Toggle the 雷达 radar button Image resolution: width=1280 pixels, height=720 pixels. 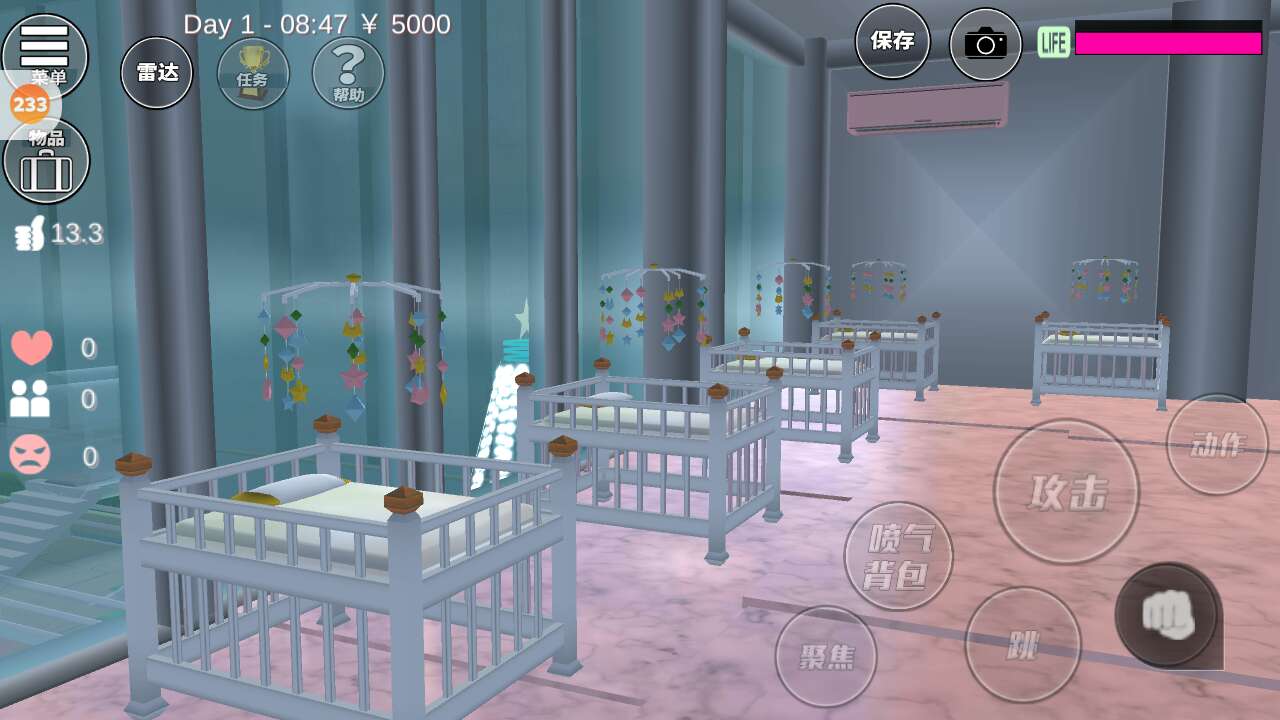pyautogui.click(x=157, y=73)
